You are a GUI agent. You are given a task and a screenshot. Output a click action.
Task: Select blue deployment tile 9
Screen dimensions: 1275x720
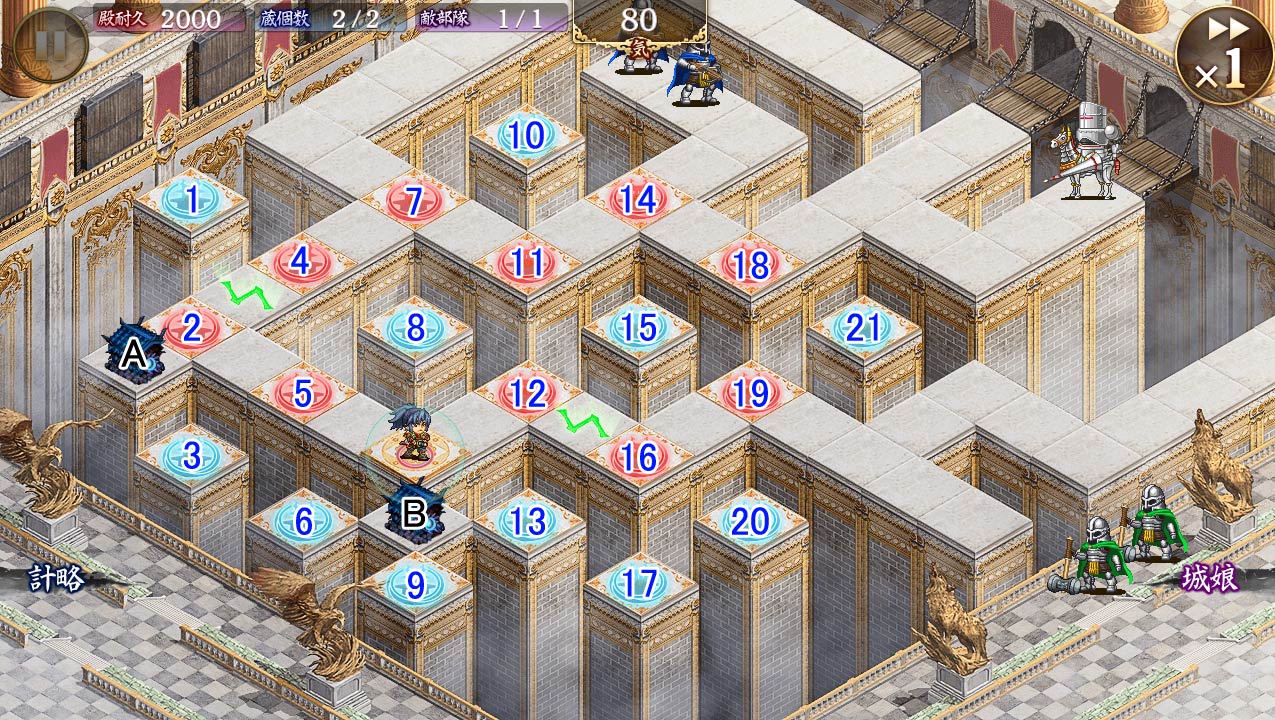[414, 585]
